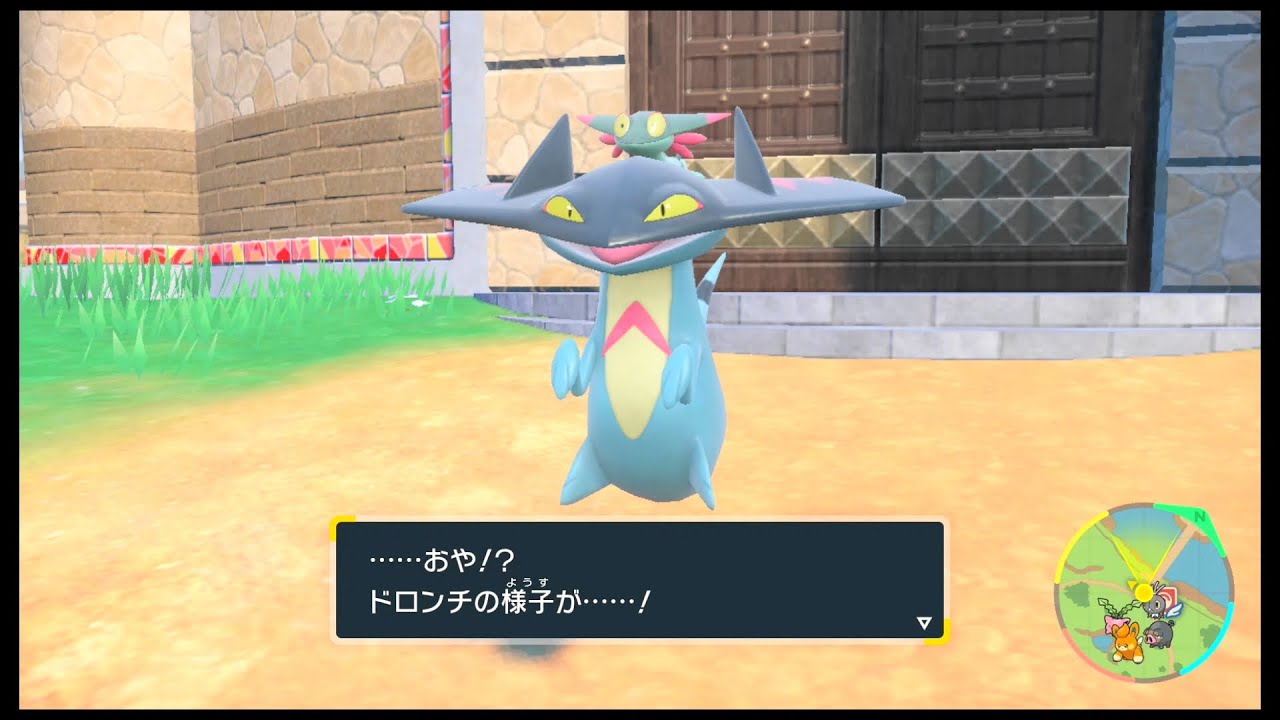
Task: Click the yellow player position marker
Action: tap(1142, 592)
